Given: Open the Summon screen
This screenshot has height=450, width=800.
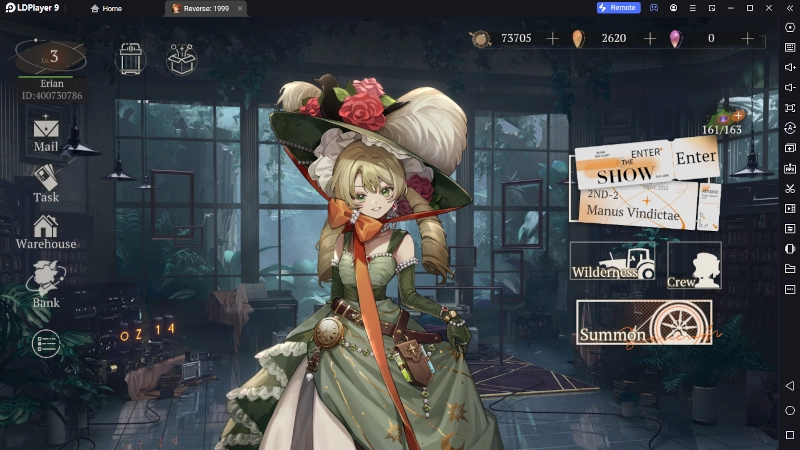Looking at the screenshot, I should tap(644, 323).
